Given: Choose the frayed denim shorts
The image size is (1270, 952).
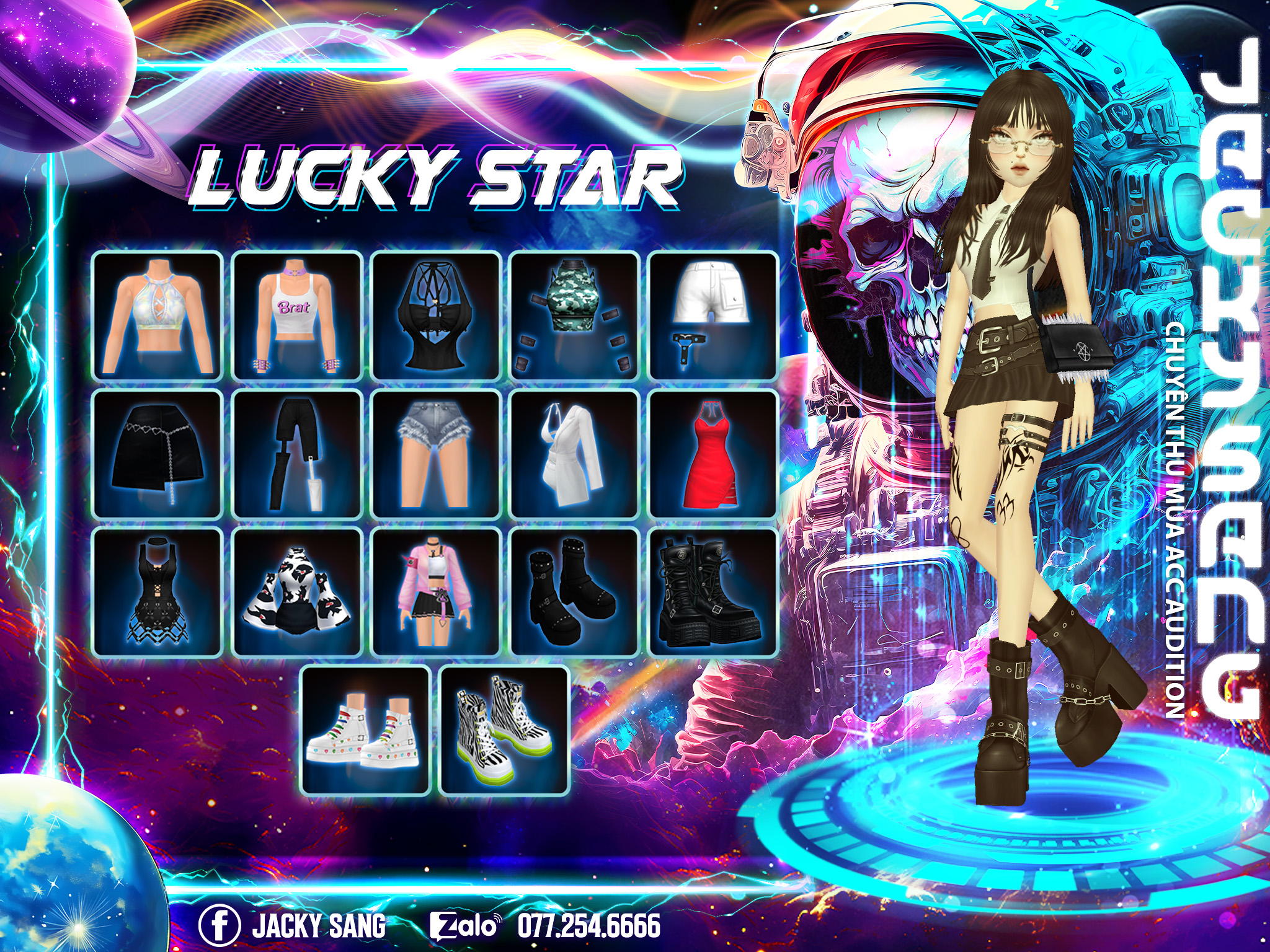Looking at the screenshot, I should click(436, 454).
